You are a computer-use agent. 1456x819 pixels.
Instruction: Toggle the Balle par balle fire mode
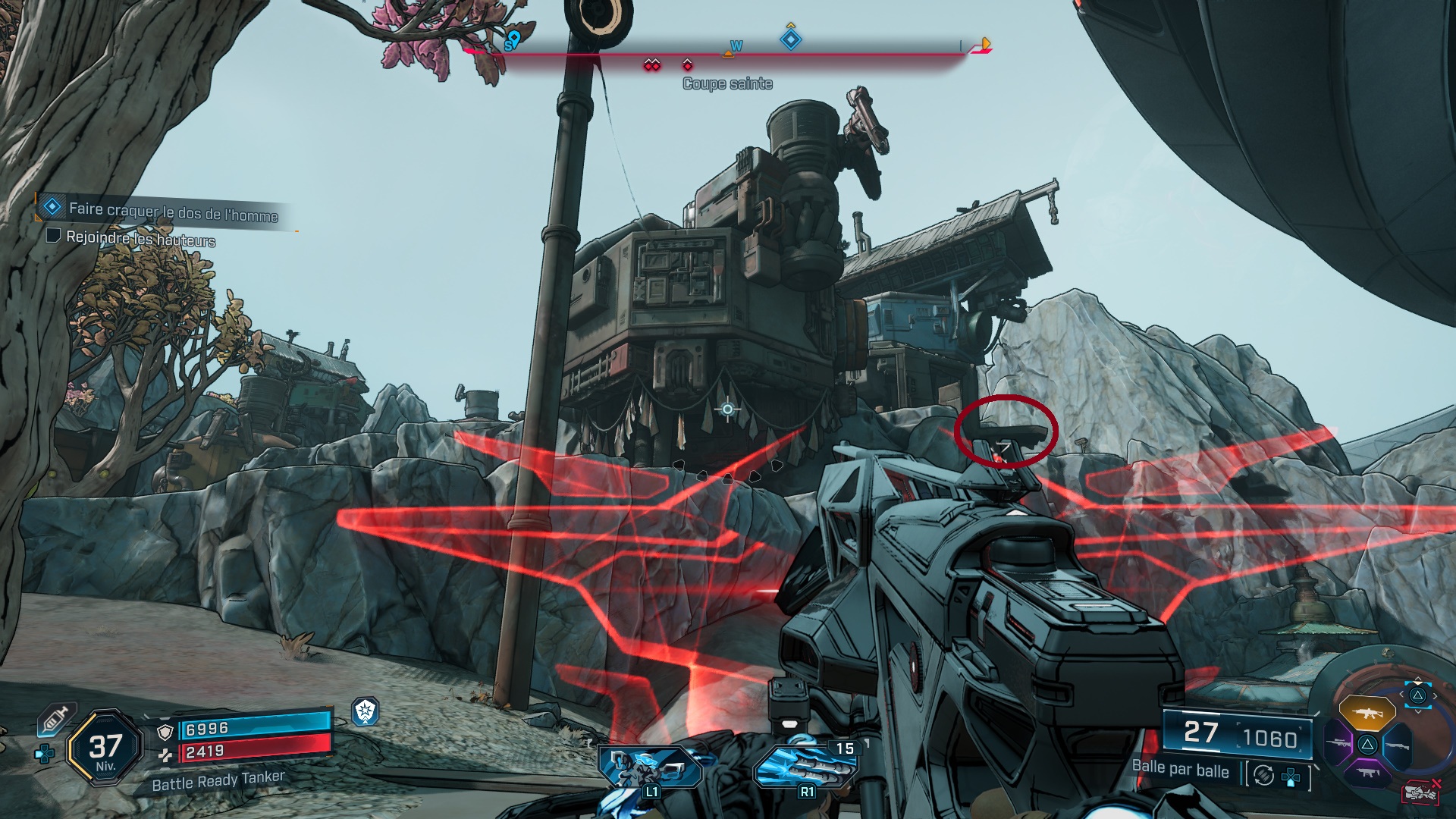pos(1263,775)
